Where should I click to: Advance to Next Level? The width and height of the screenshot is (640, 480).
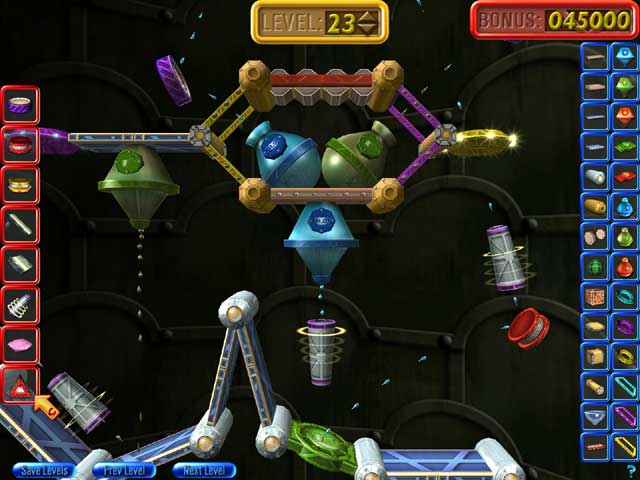click(204, 470)
